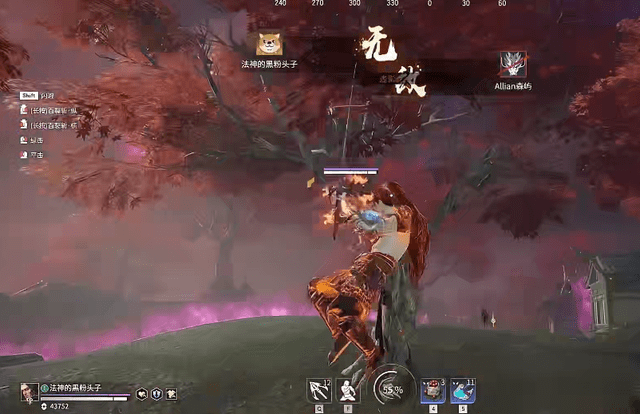Open the player portrait beside 法神的黑粉头子
The image size is (640, 414).
point(29,391)
